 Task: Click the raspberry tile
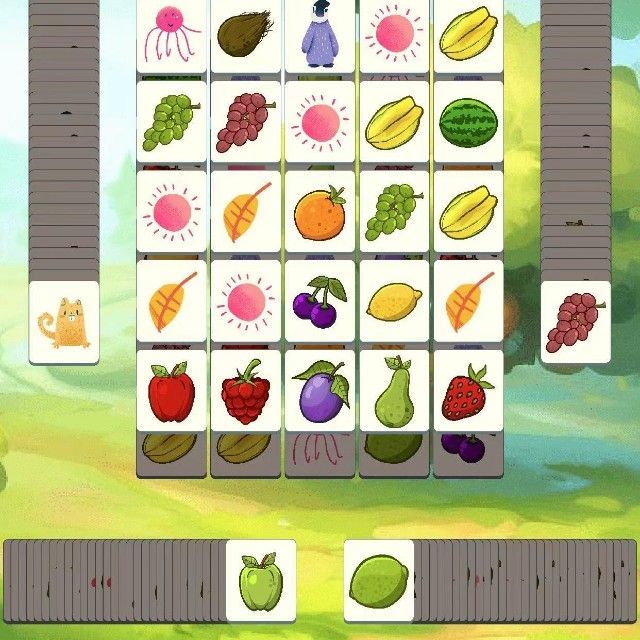pos(245,391)
